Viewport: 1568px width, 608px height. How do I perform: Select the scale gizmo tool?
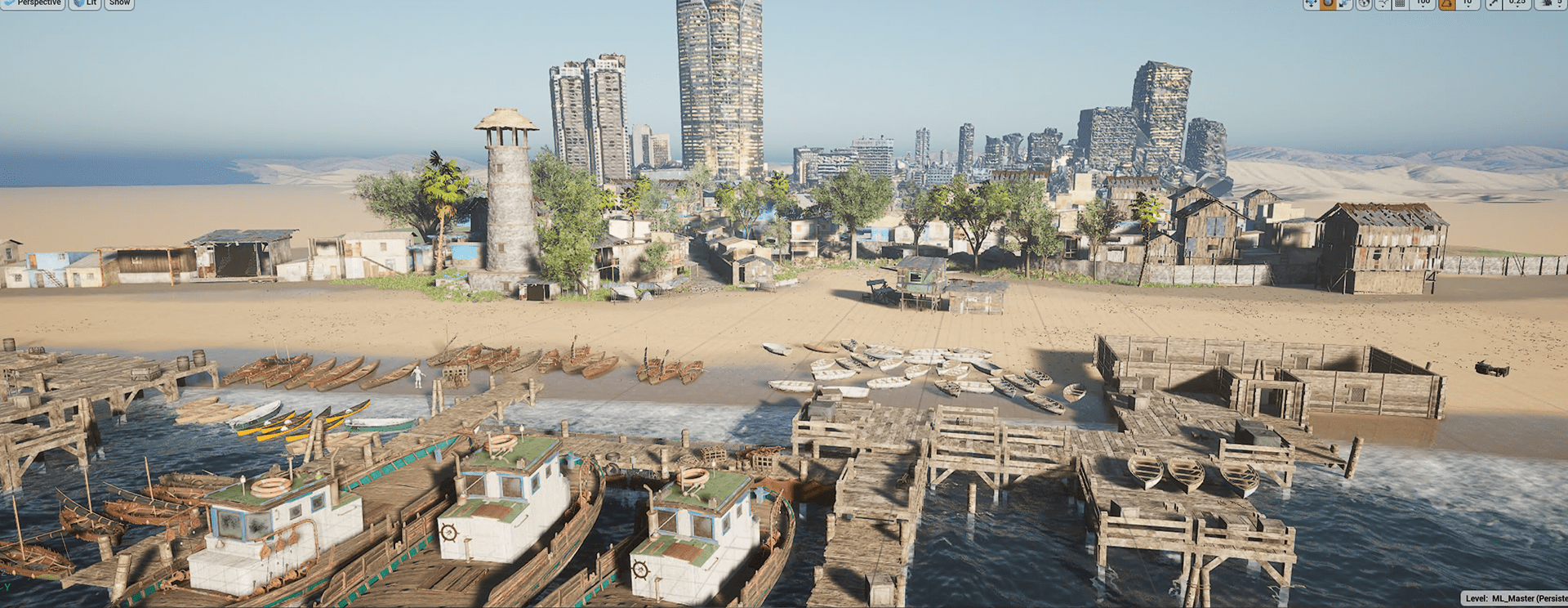coord(1344,3)
